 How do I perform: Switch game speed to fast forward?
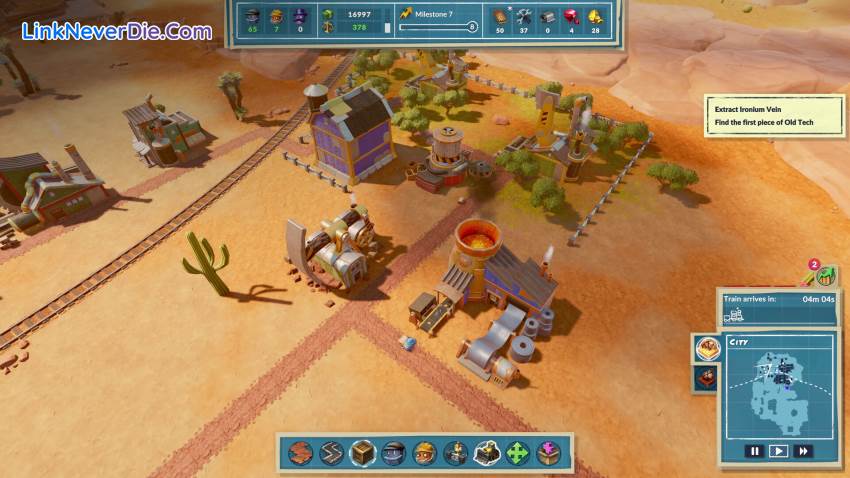[x=802, y=452]
